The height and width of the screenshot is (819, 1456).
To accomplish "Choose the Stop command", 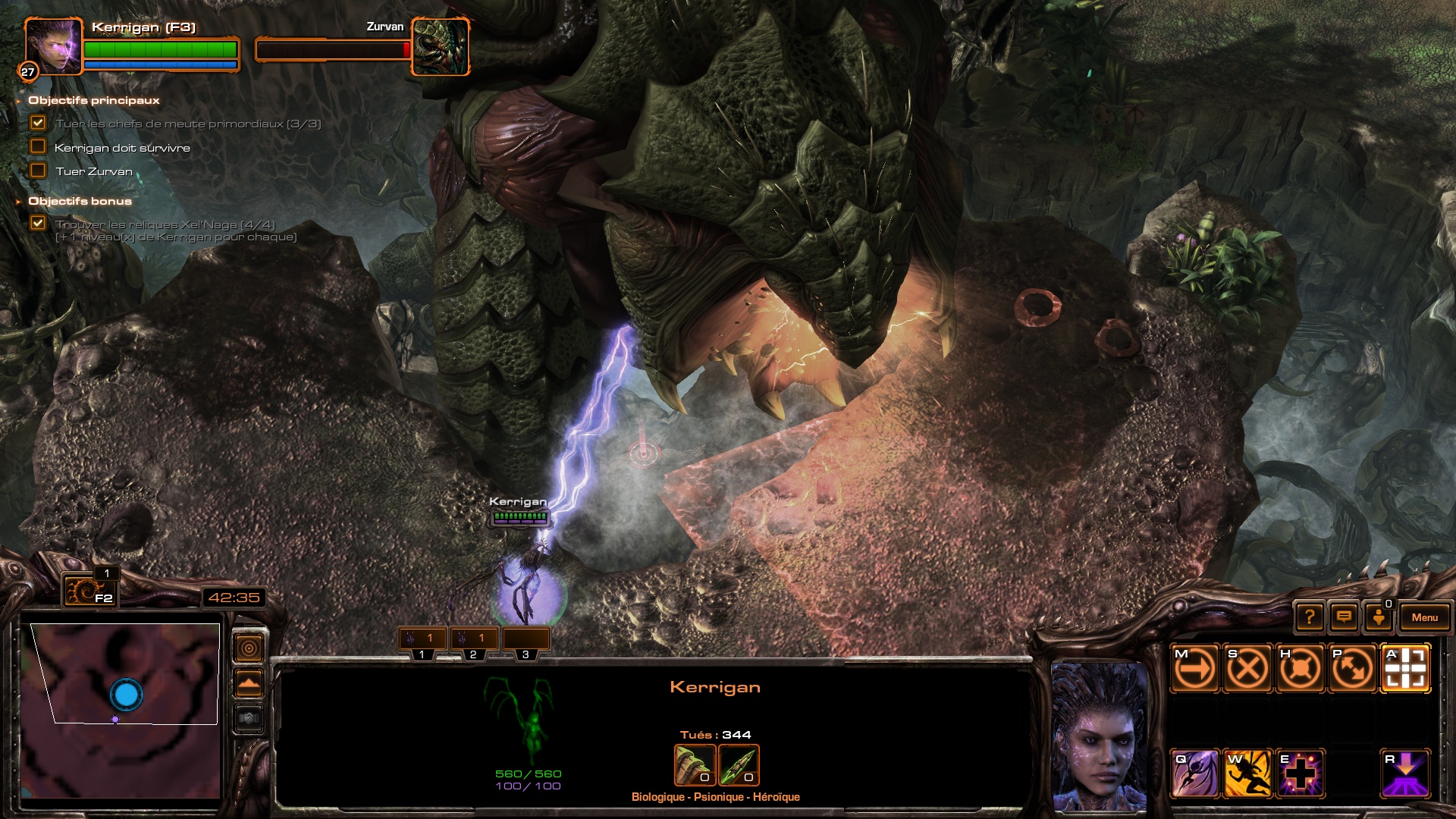I will pos(1247,669).
